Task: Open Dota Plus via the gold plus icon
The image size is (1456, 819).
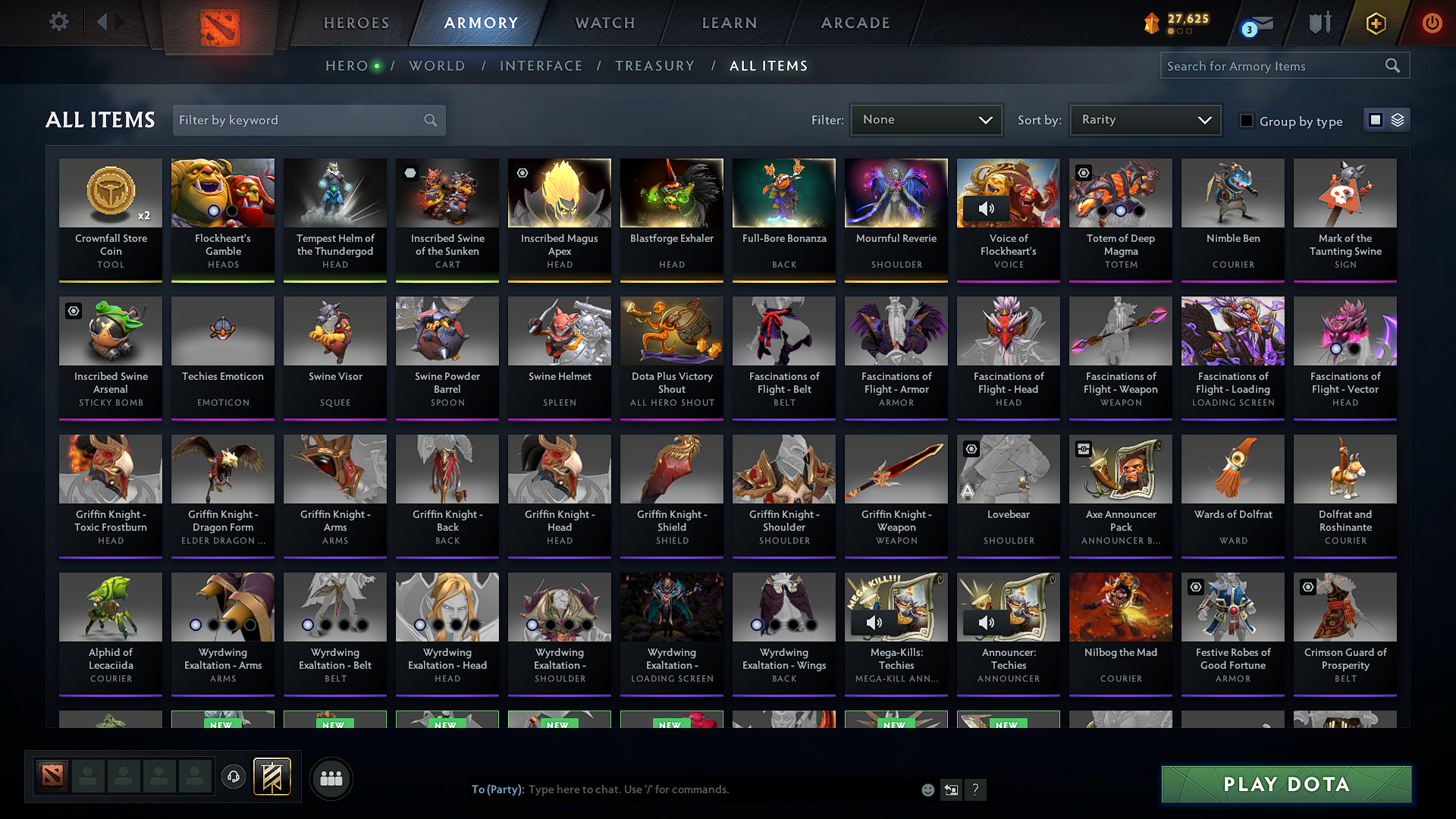Action: (1375, 24)
